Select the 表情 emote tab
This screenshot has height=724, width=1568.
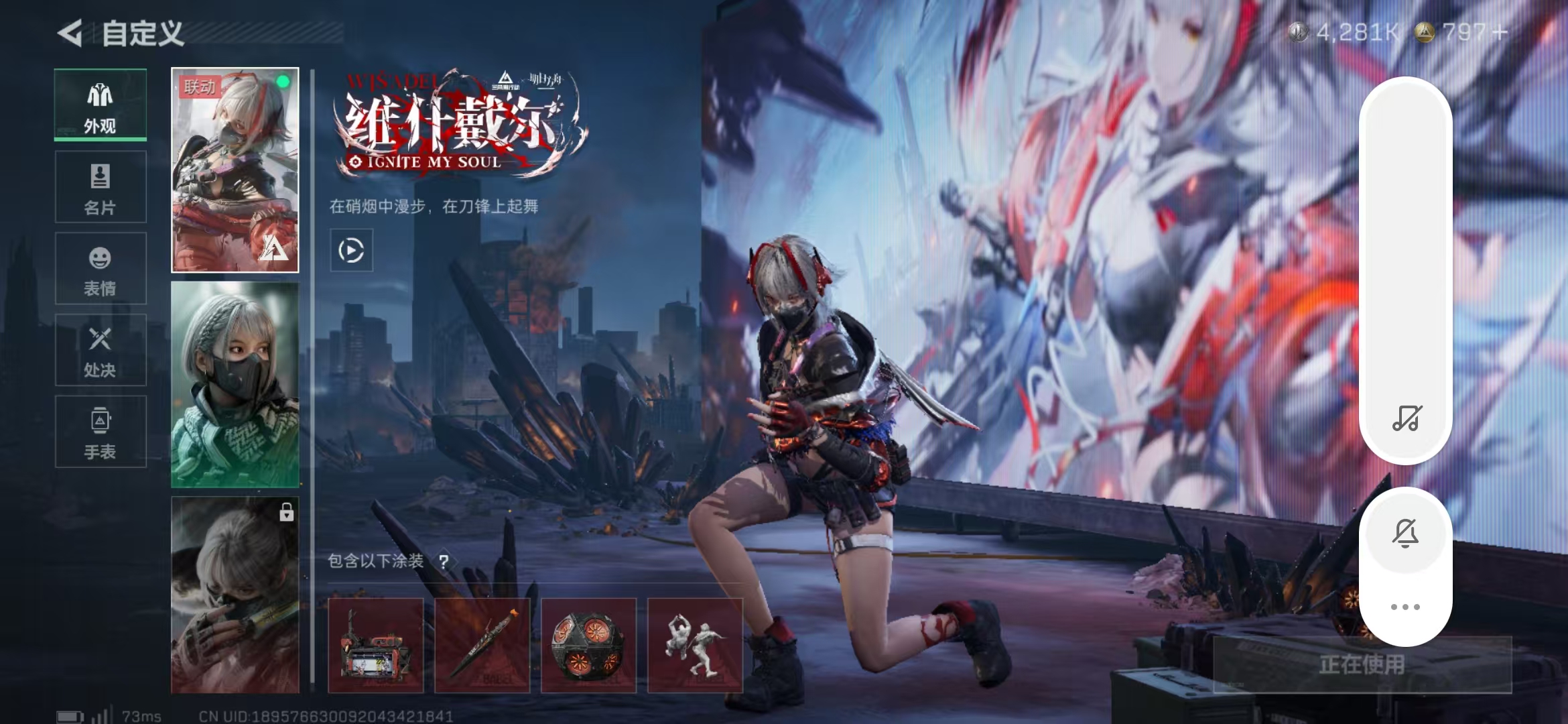click(x=101, y=269)
